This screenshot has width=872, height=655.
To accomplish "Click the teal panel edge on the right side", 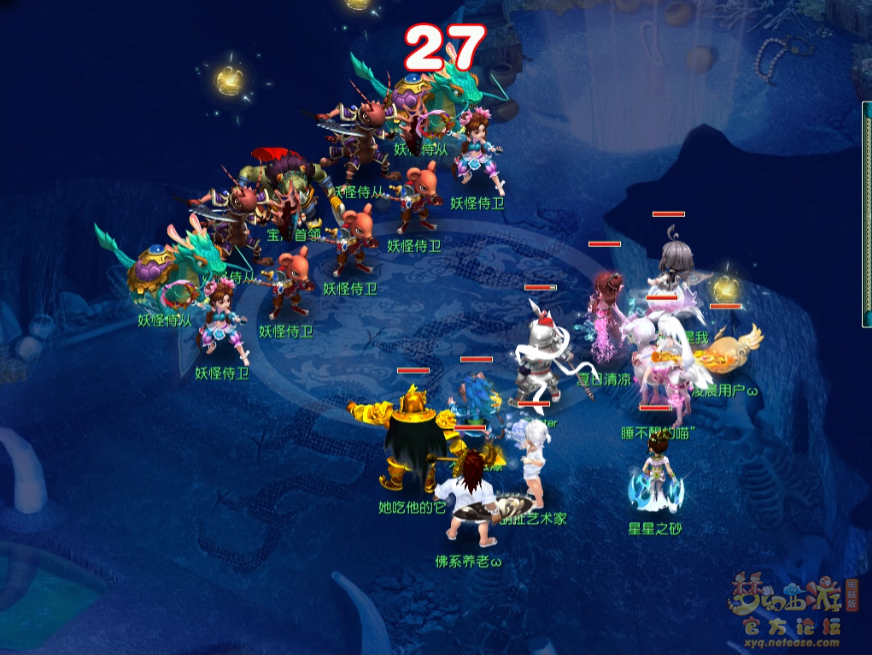I will (x=866, y=215).
